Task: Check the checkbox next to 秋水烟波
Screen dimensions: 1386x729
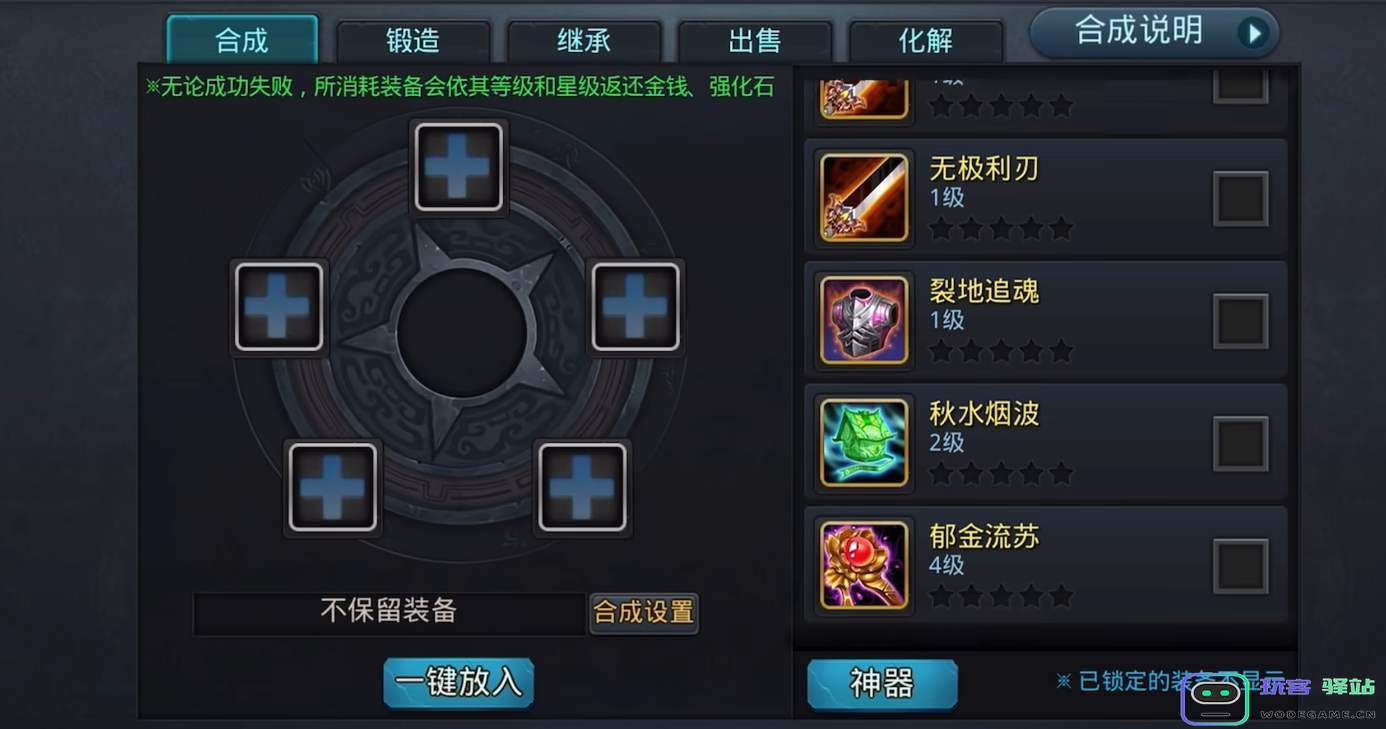Action: [x=1240, y=442]
